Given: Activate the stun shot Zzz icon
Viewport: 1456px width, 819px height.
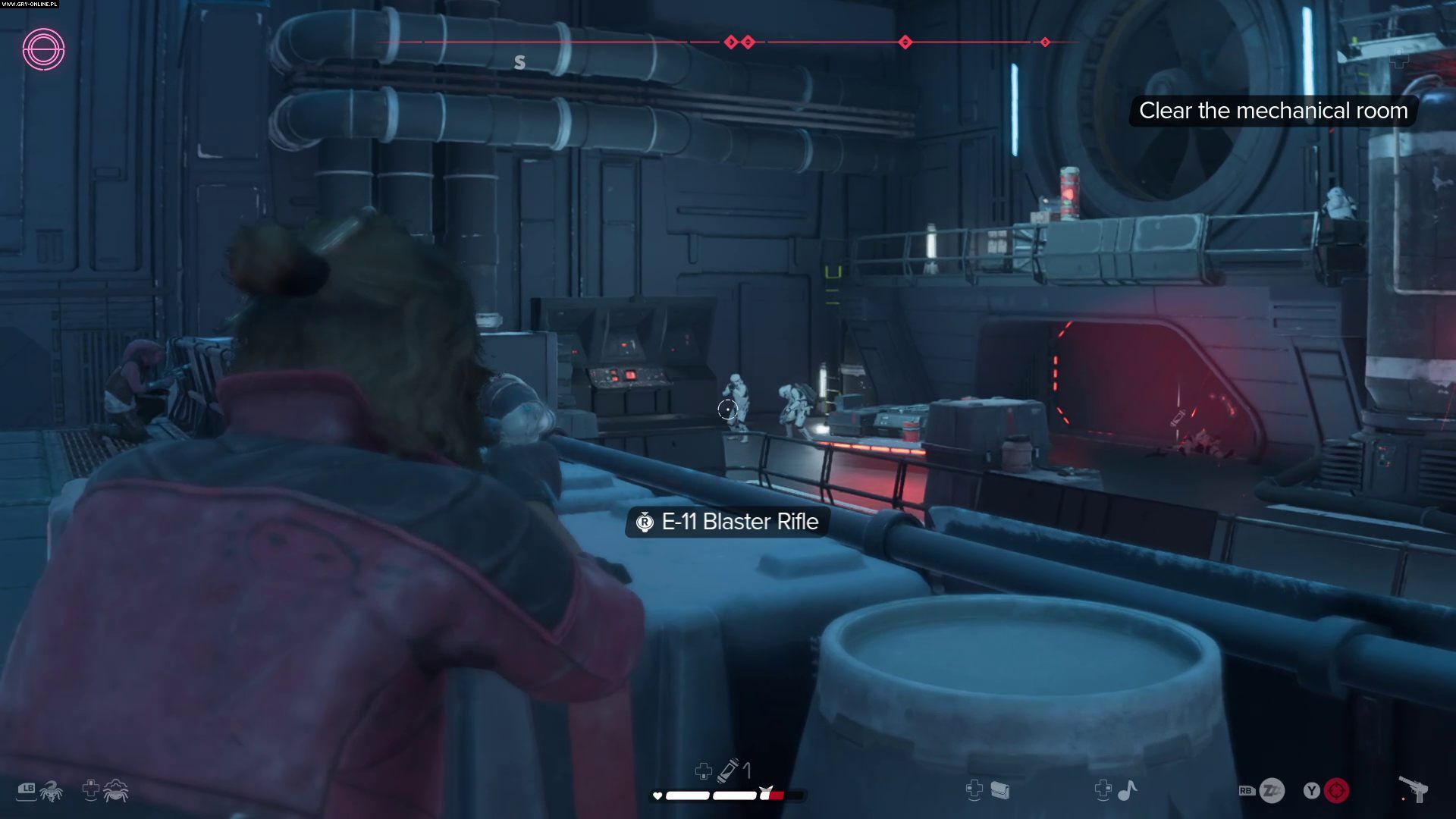Looking at the screenshot, I should 1272,791.
